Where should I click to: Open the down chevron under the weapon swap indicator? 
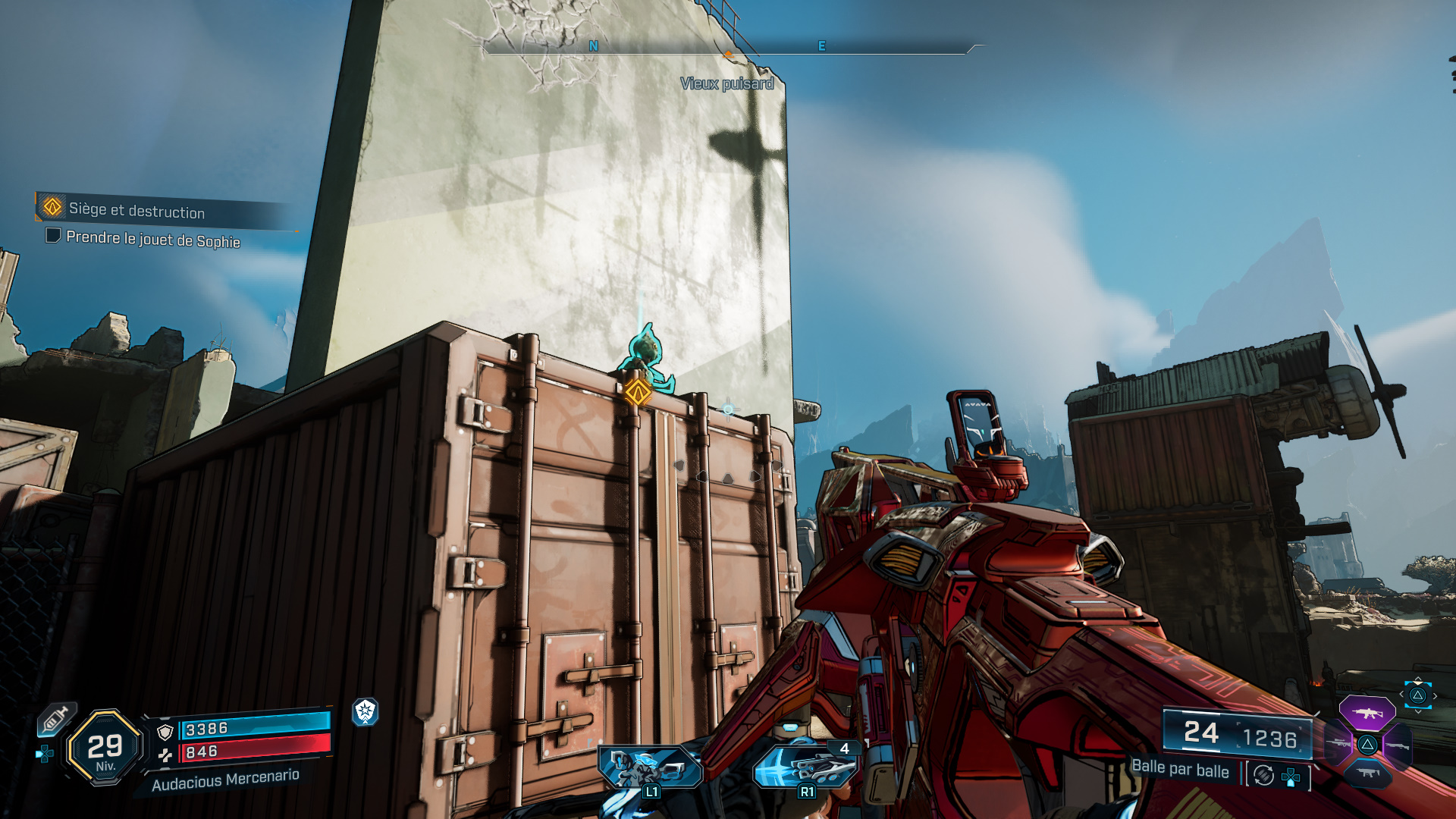click(x=1418, y=711)
